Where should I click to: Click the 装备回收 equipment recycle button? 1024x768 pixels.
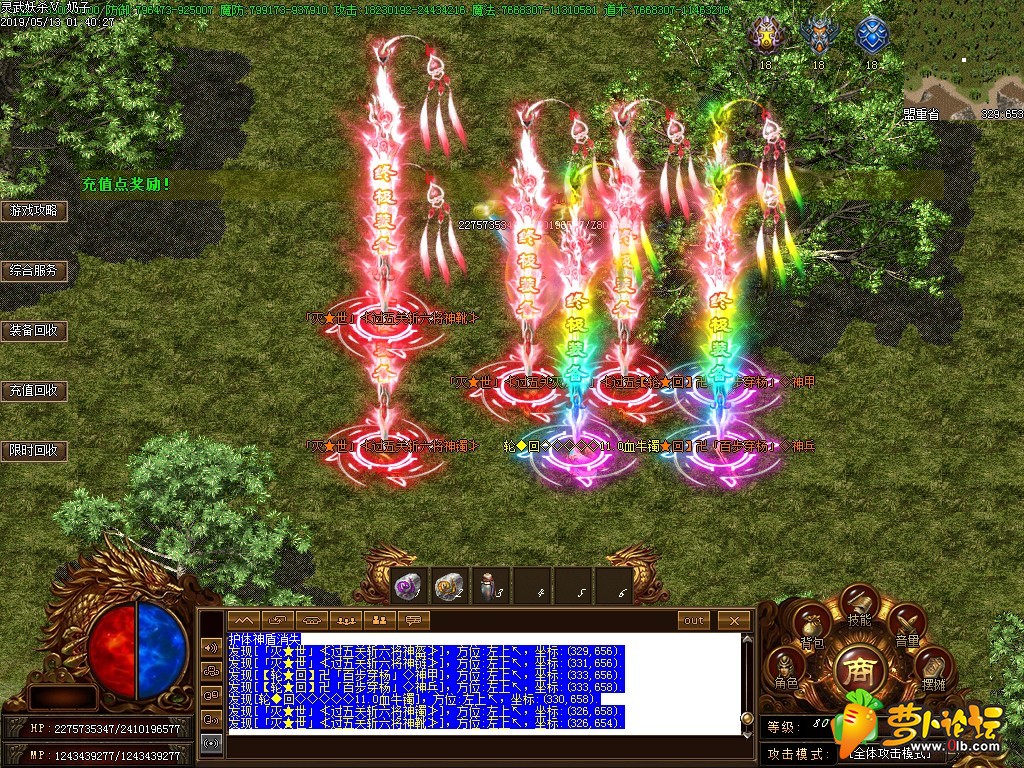coord(34,331)
